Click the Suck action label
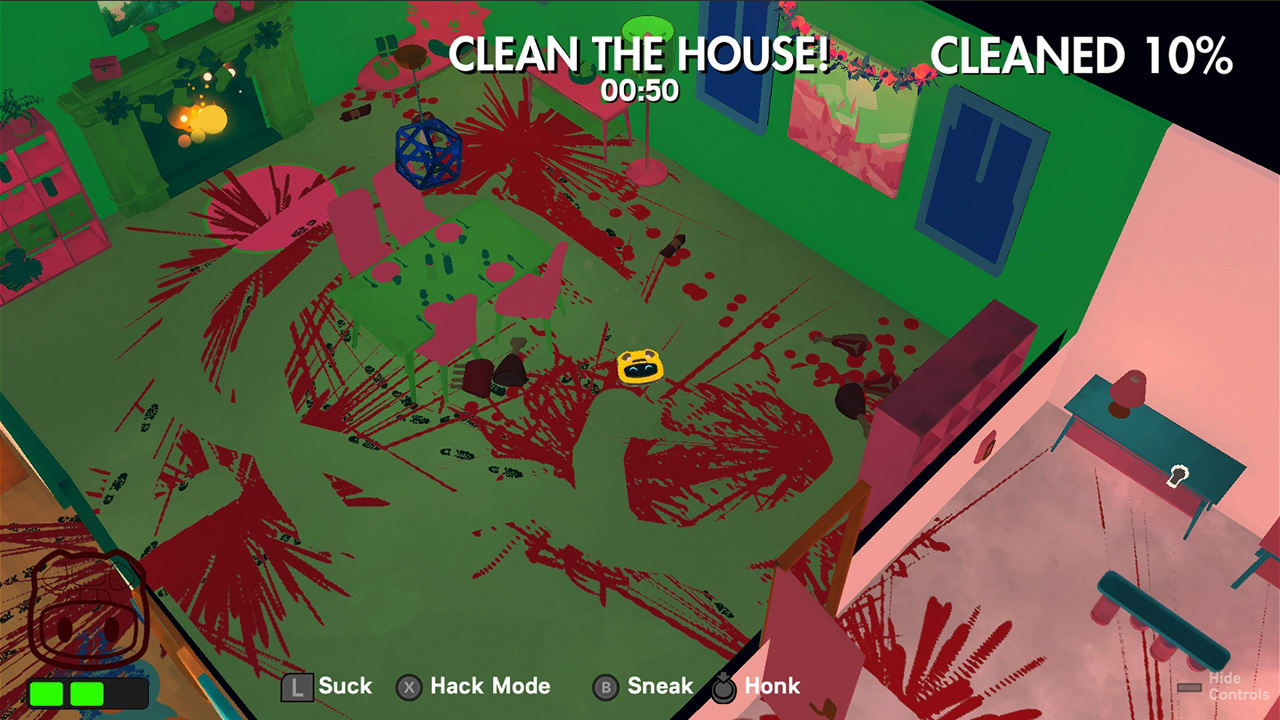Viewport: 1280px width, 720px height. pyautogui.click(x=345, y=687)
